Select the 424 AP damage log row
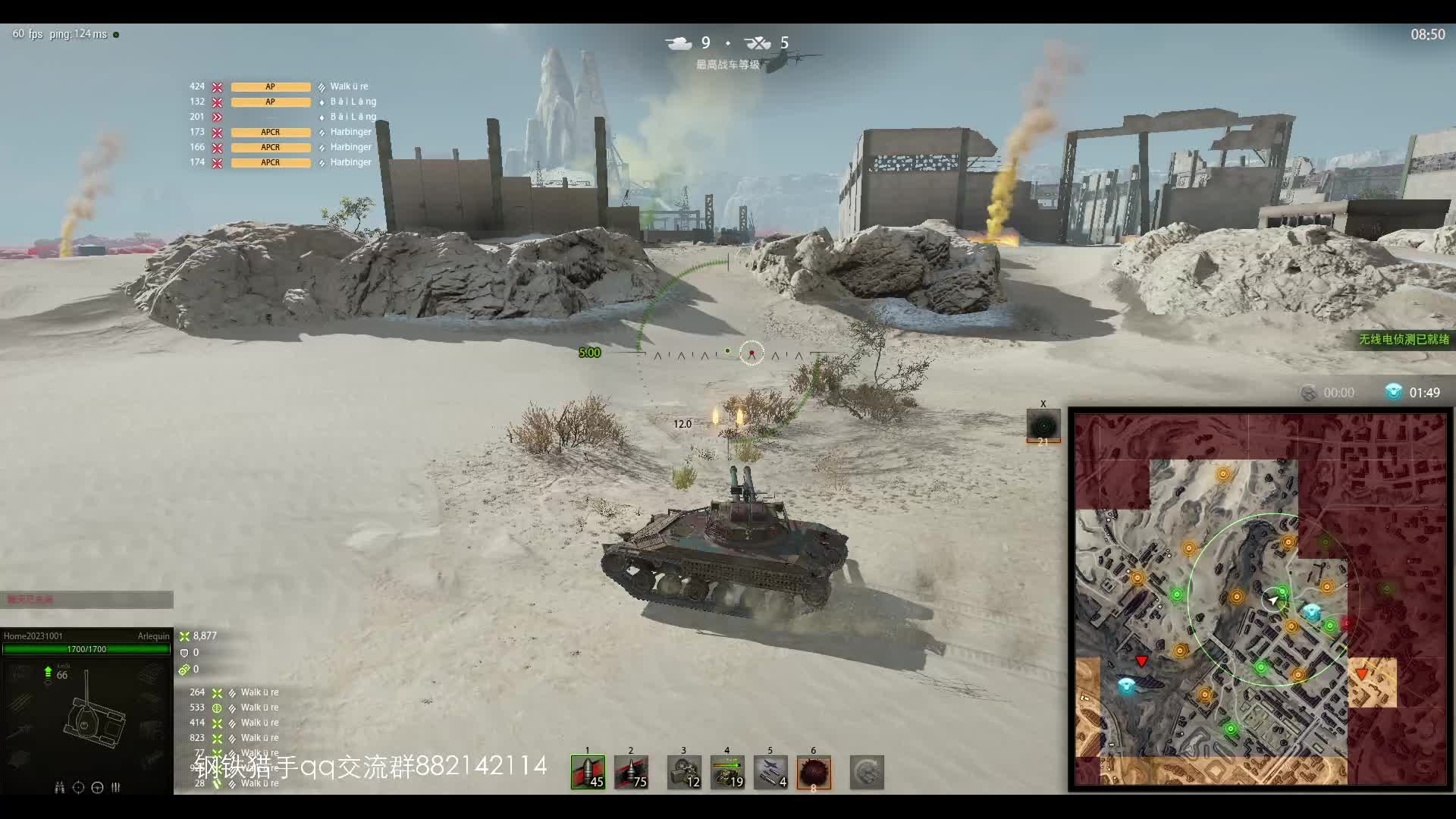The height and width of the screenshot is (819, 1456). [281, 86]
